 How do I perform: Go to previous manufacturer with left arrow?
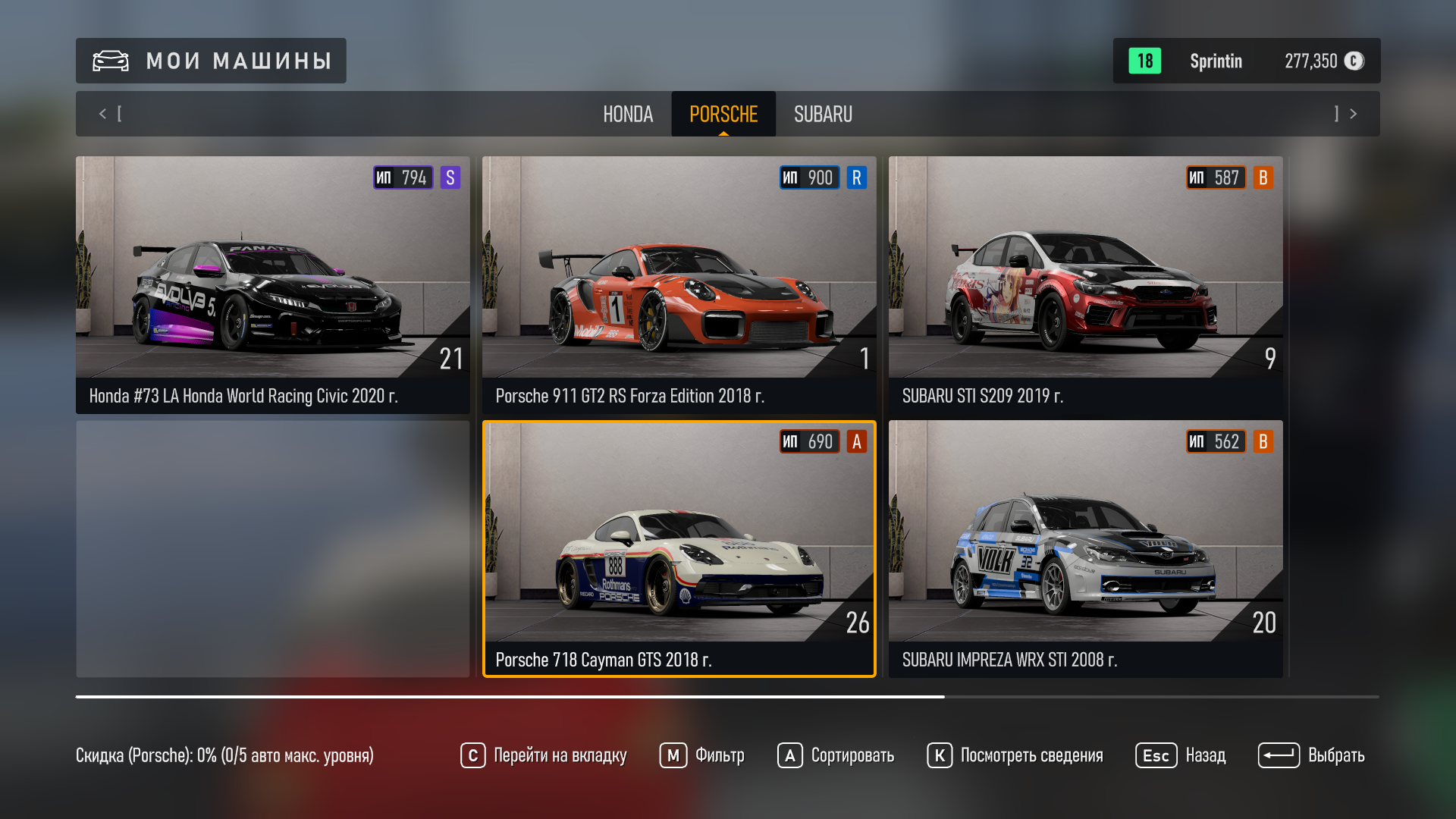[x=103, y=114]
